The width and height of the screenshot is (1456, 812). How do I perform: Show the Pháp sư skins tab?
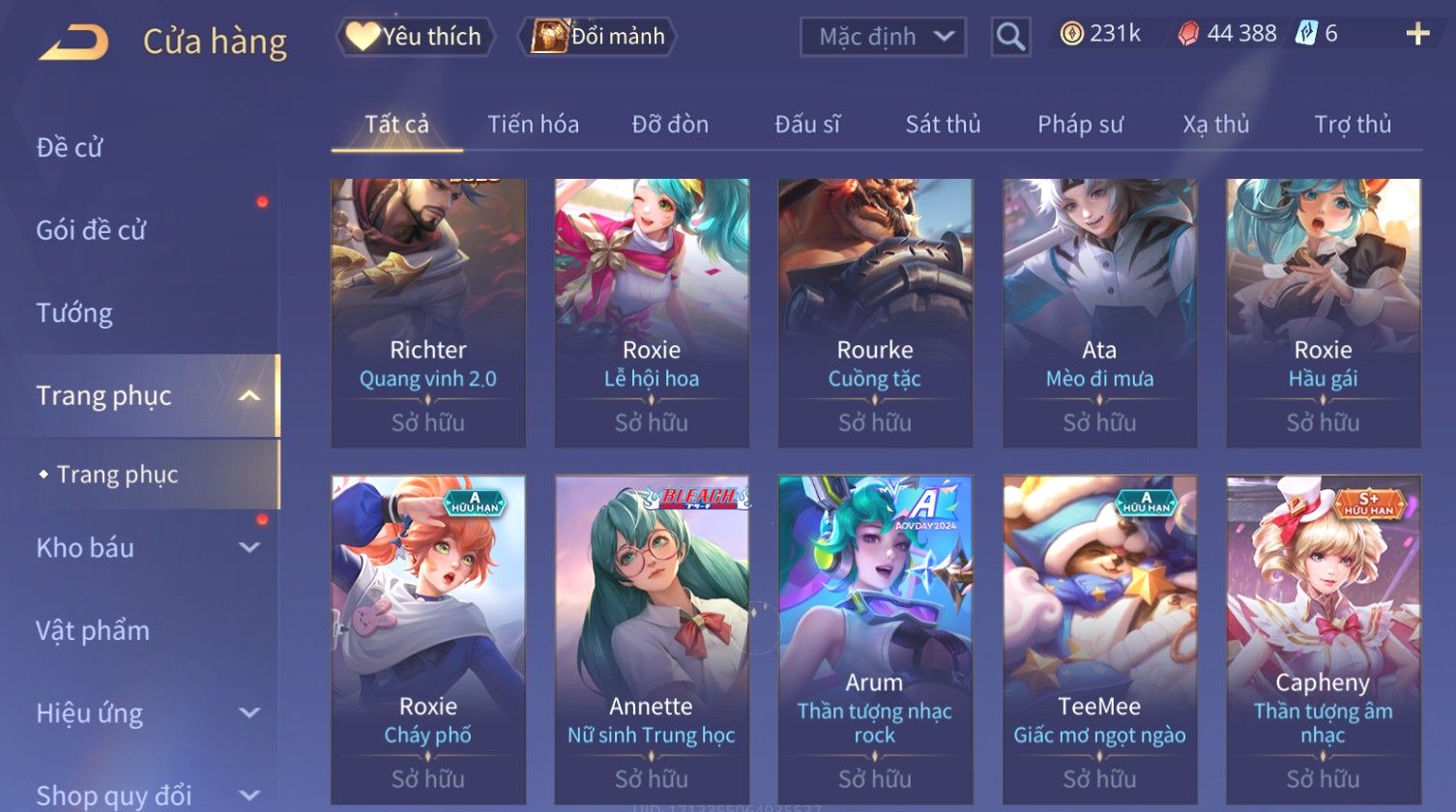[1080, 125]
